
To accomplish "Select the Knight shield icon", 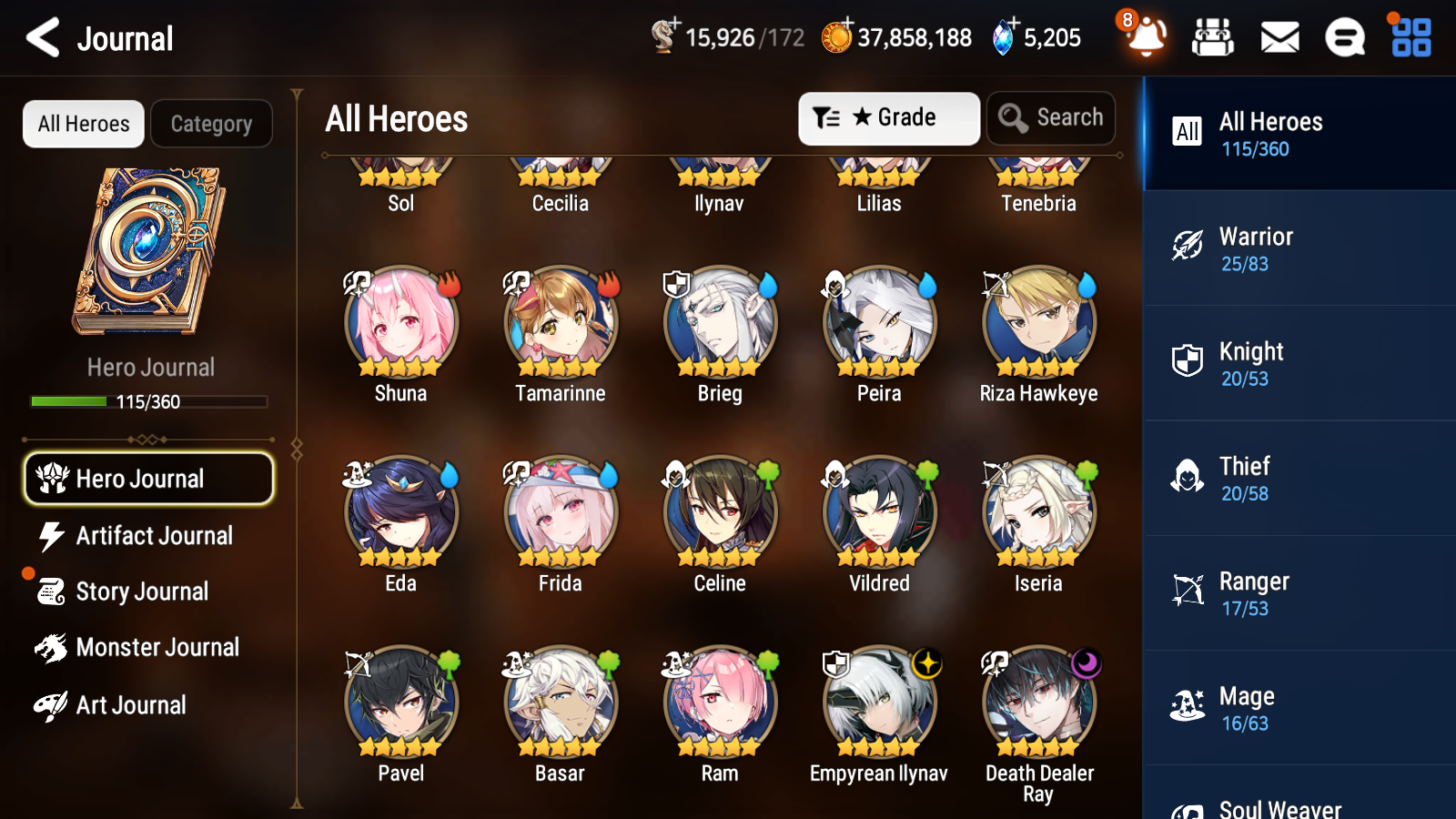I will 1188,360.
